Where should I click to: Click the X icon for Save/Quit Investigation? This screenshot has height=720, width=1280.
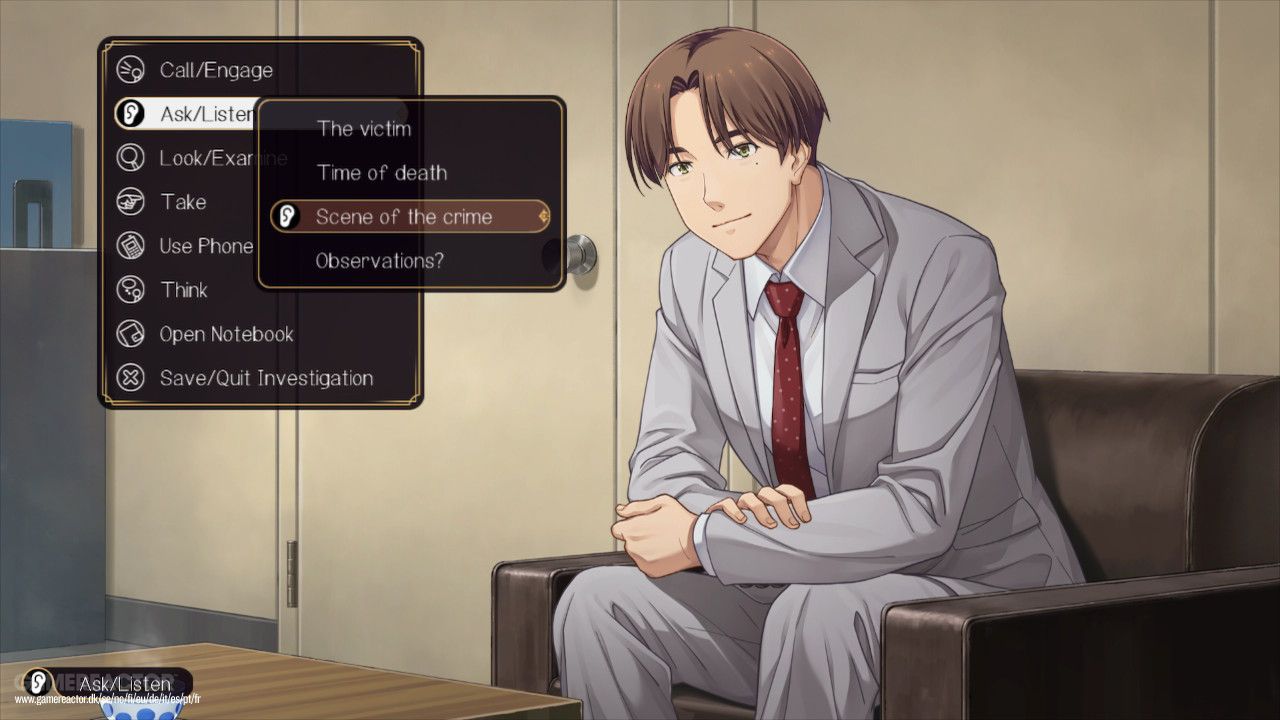131,378
